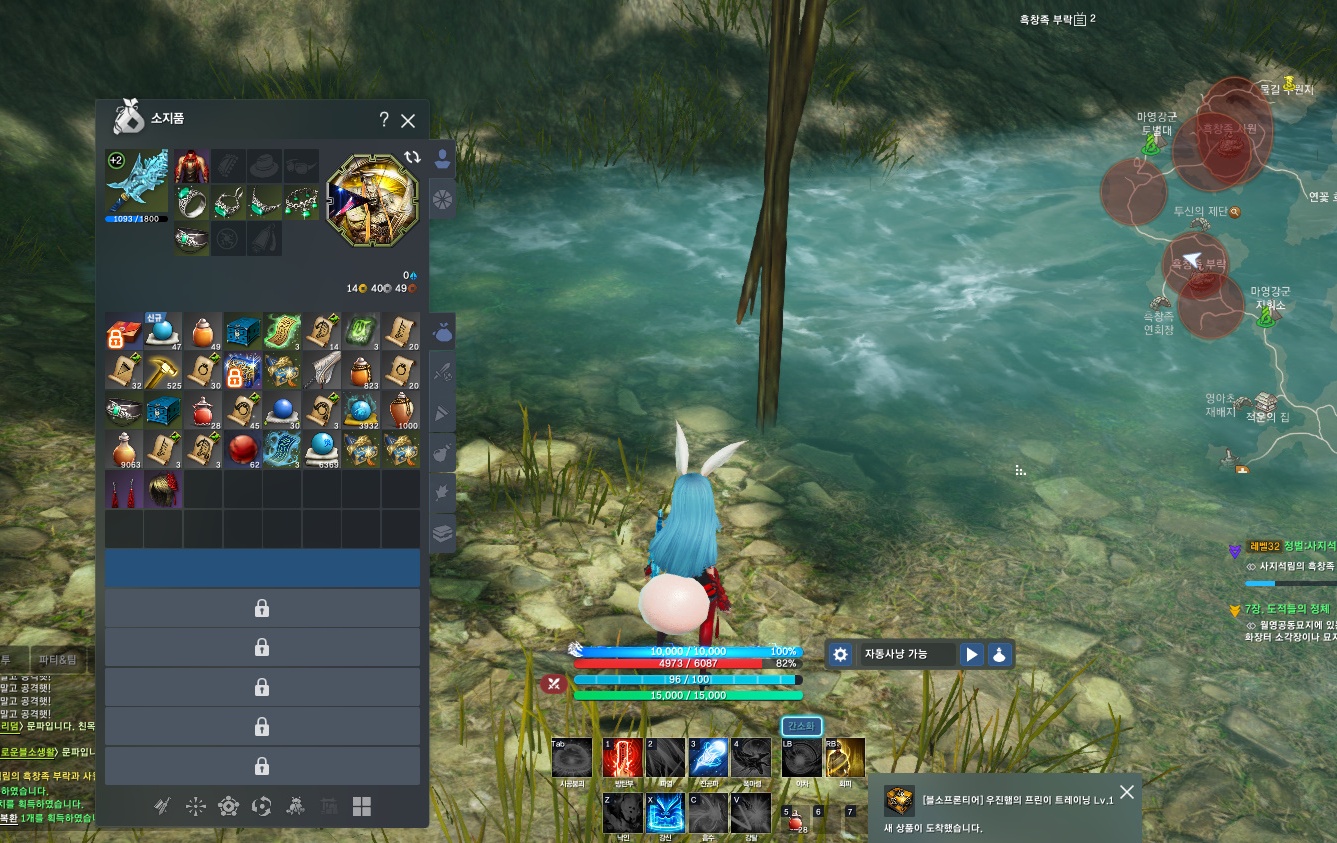This screenshot has height=843, width=1337.
Task: Dismiss the new product arrival notification
Action: [1127, 792]
